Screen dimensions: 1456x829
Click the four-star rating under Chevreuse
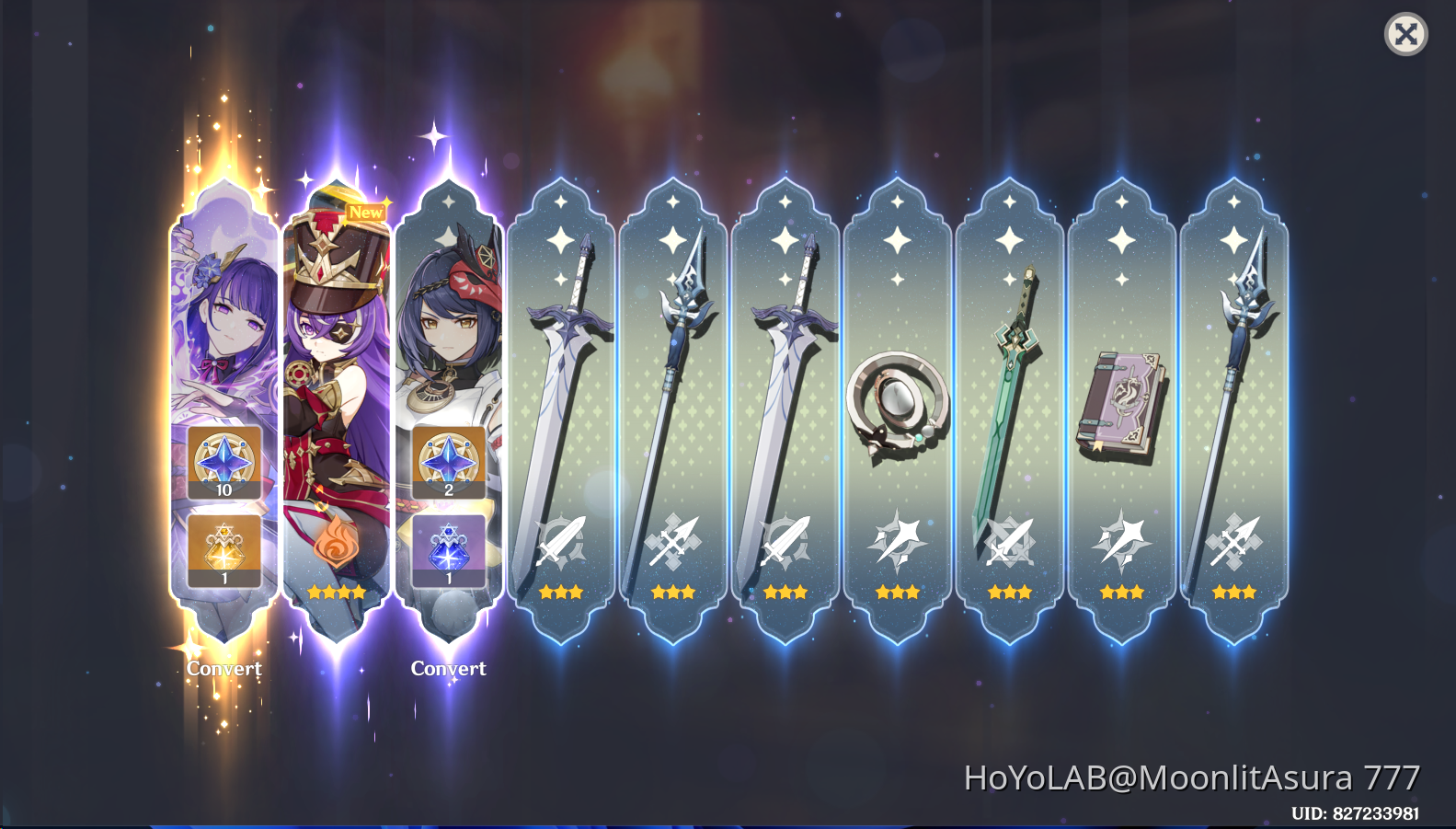click(335, 592)
